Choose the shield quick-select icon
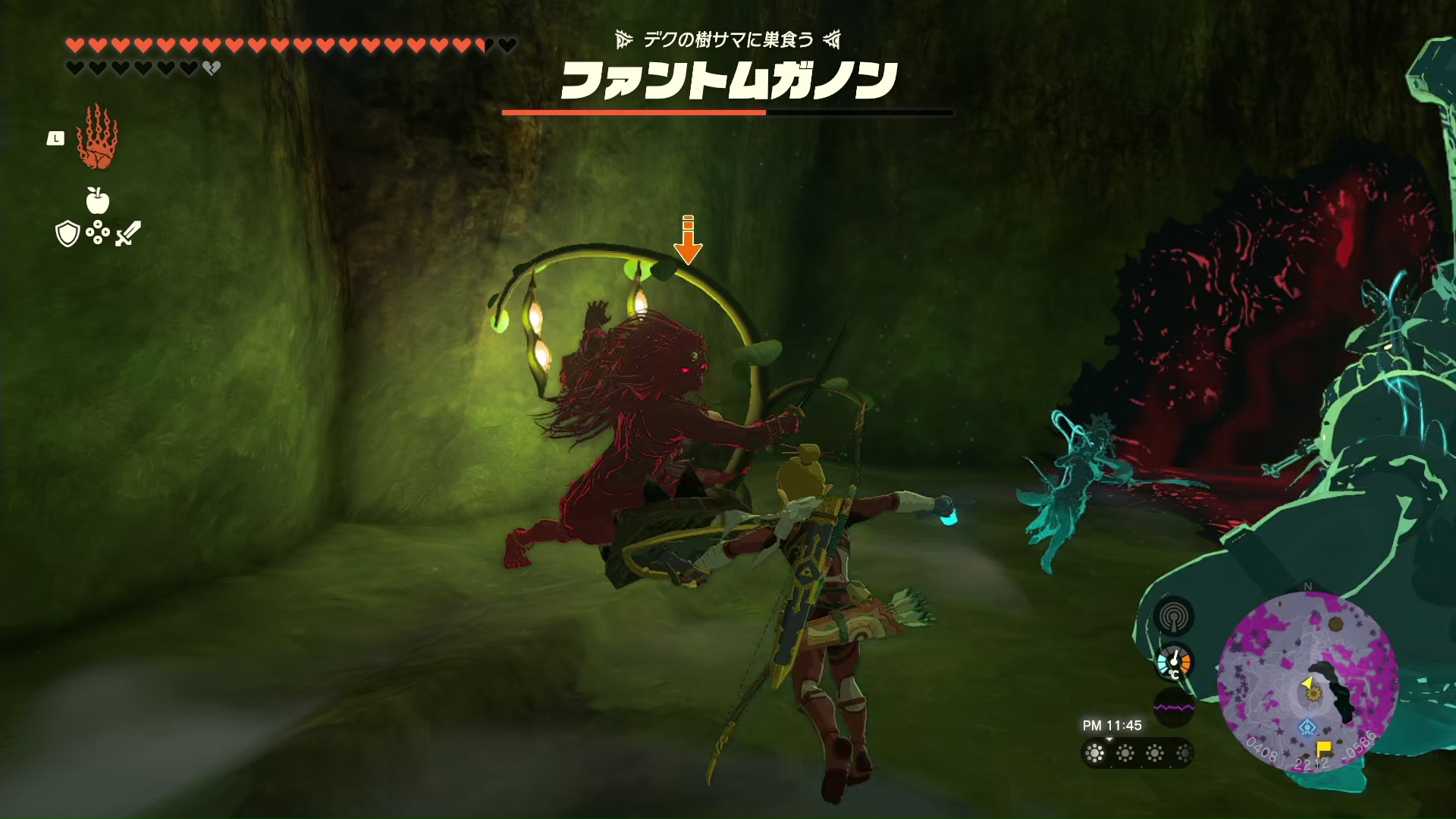Image resolution: width=1456 pixels, height=819 pixels. pos(67,234)
